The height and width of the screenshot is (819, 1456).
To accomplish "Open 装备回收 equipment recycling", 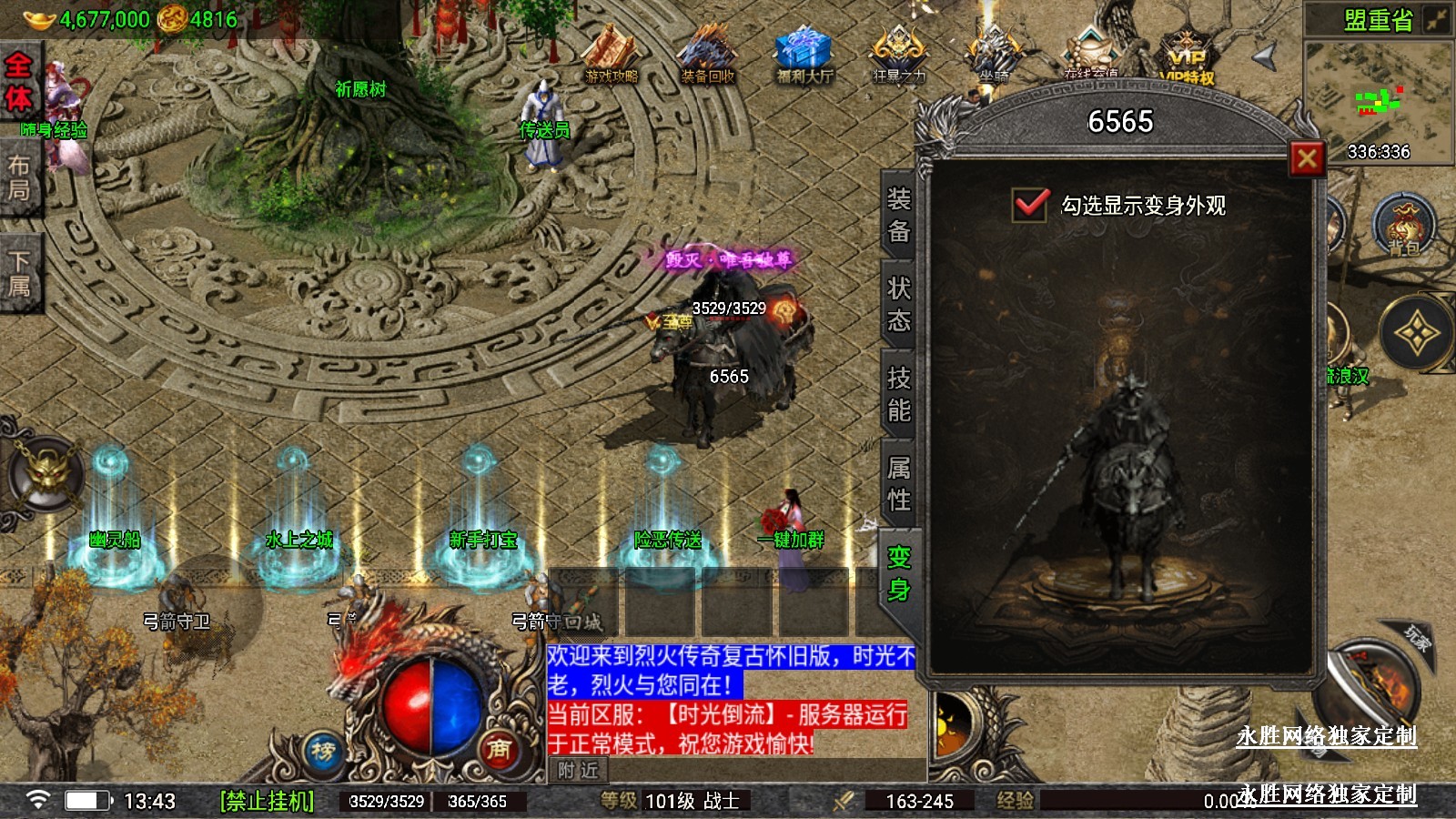I will pos(708,55).
